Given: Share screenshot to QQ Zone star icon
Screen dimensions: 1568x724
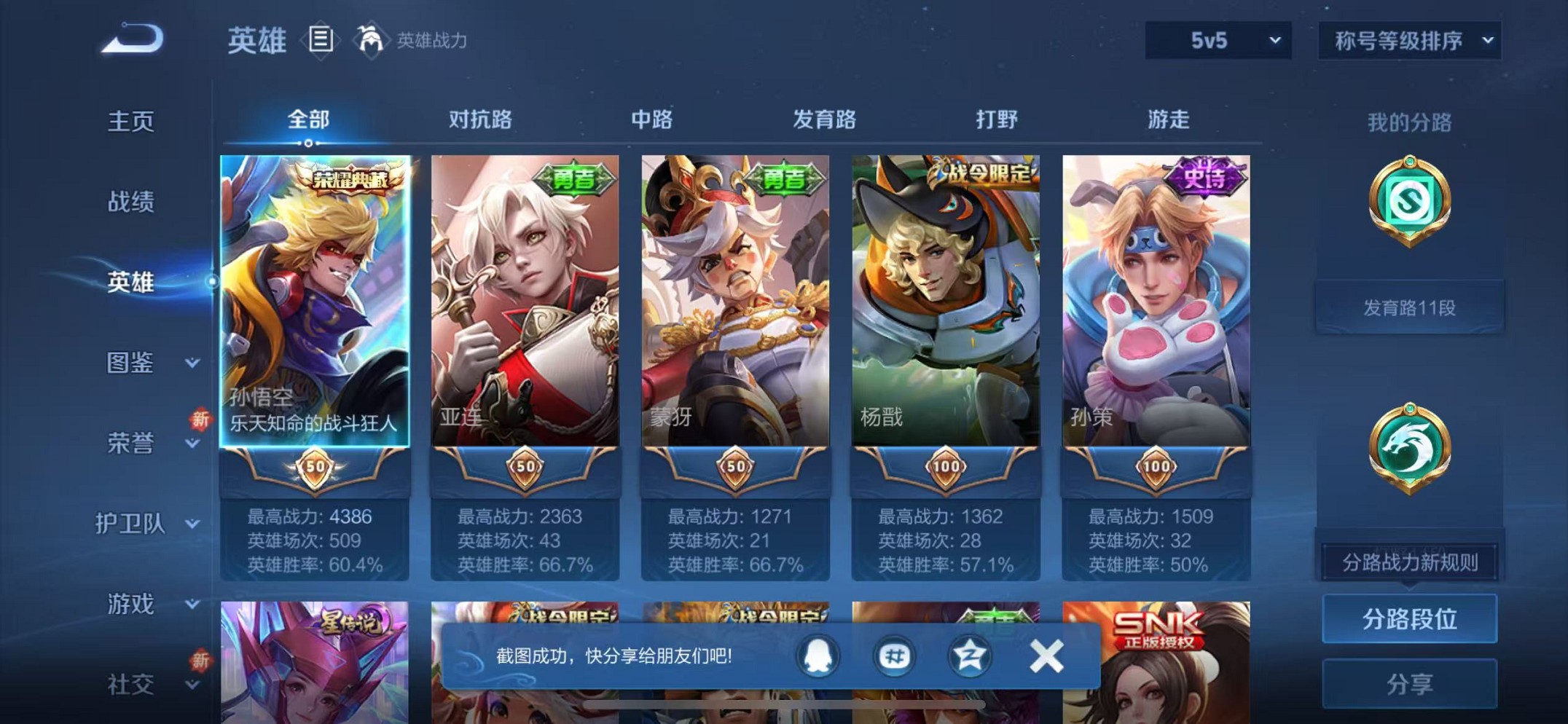Looking at the screenshot, I should click(x=972, y=655).
